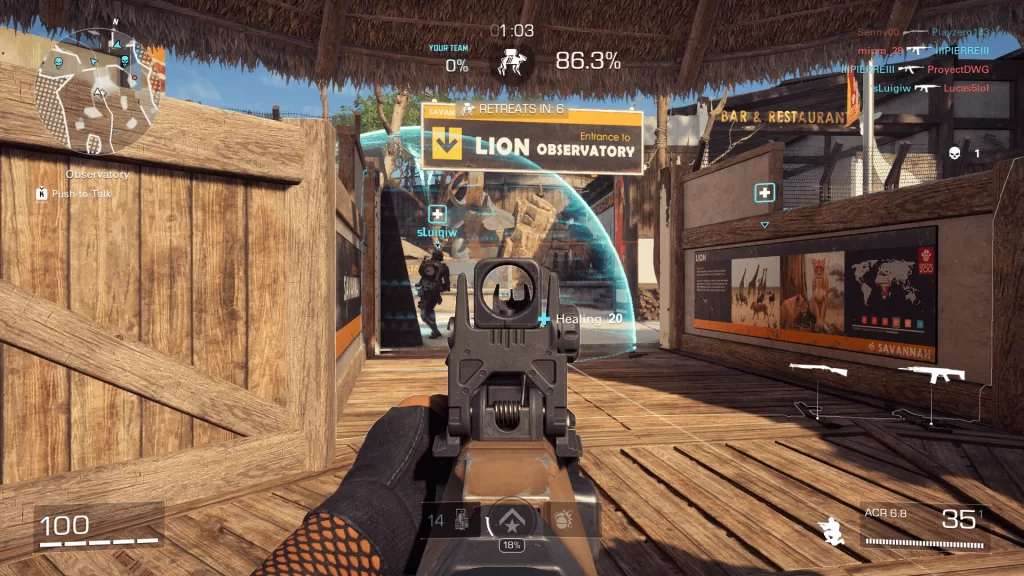Click the Senny00 kill feed entry

(x=879, y=33)
